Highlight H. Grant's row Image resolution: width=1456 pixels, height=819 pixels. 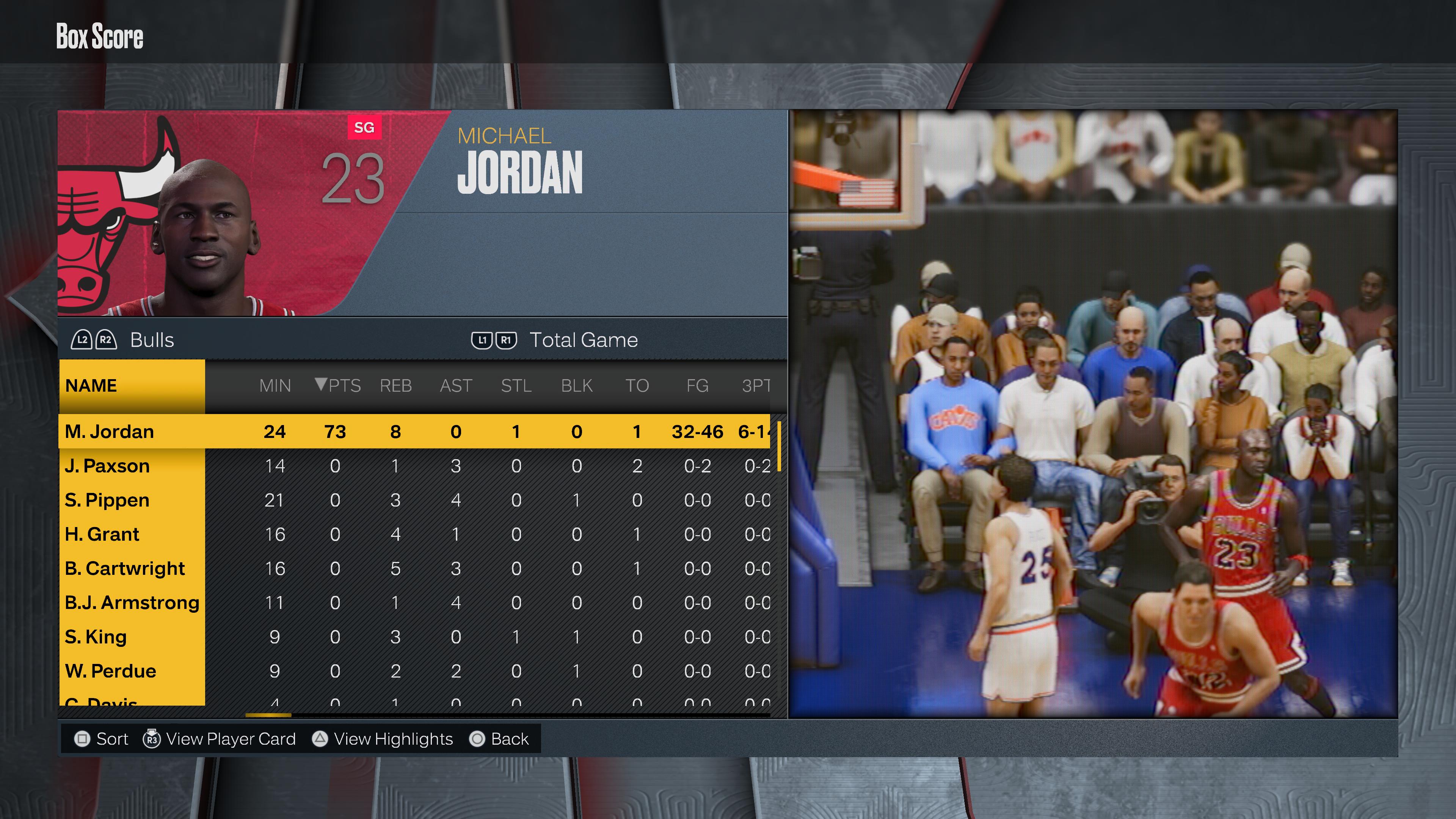click(x=102, y=534)
